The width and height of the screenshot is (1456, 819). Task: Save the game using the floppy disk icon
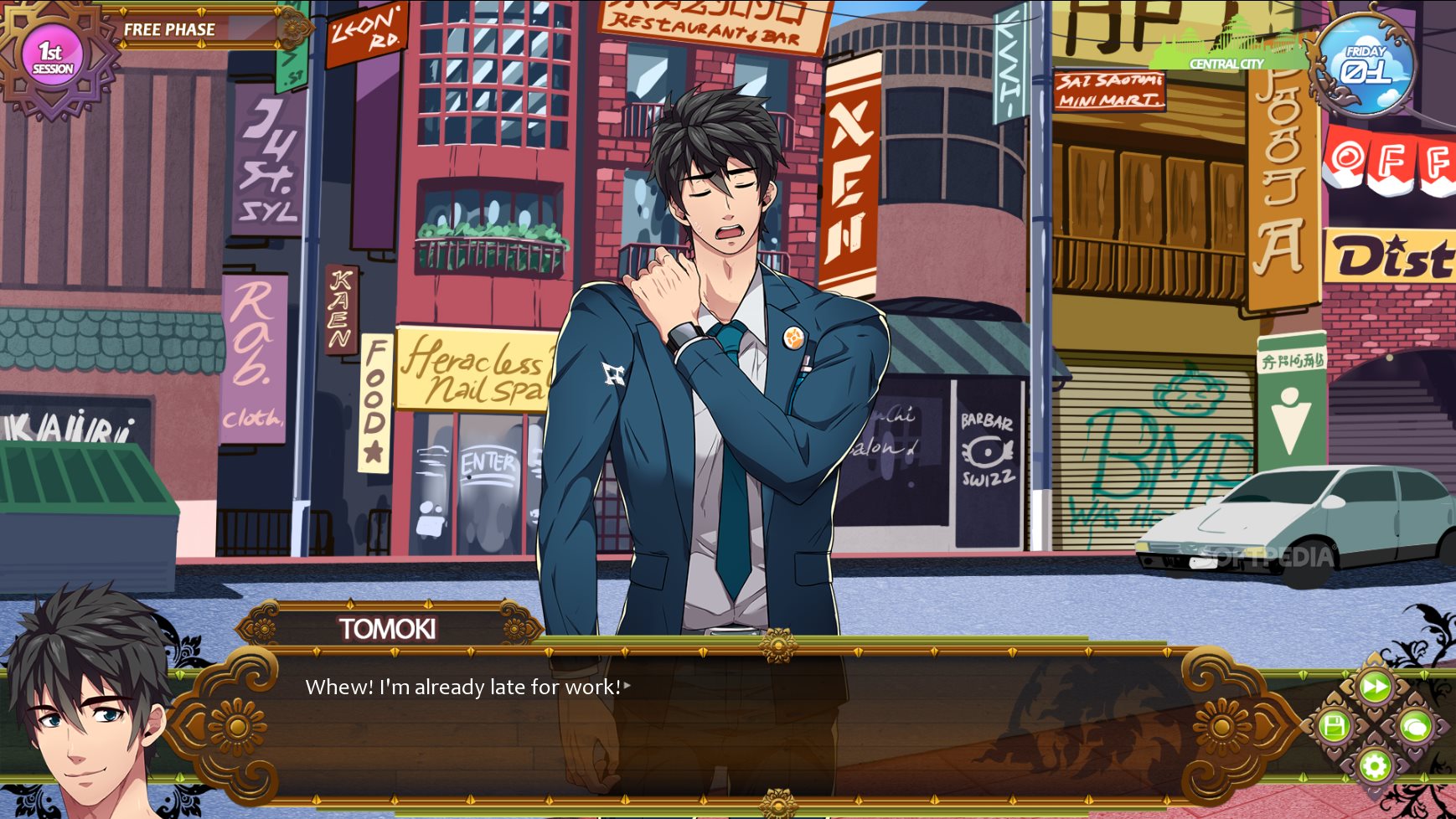pyautogui.click(x=1334, y=726)
